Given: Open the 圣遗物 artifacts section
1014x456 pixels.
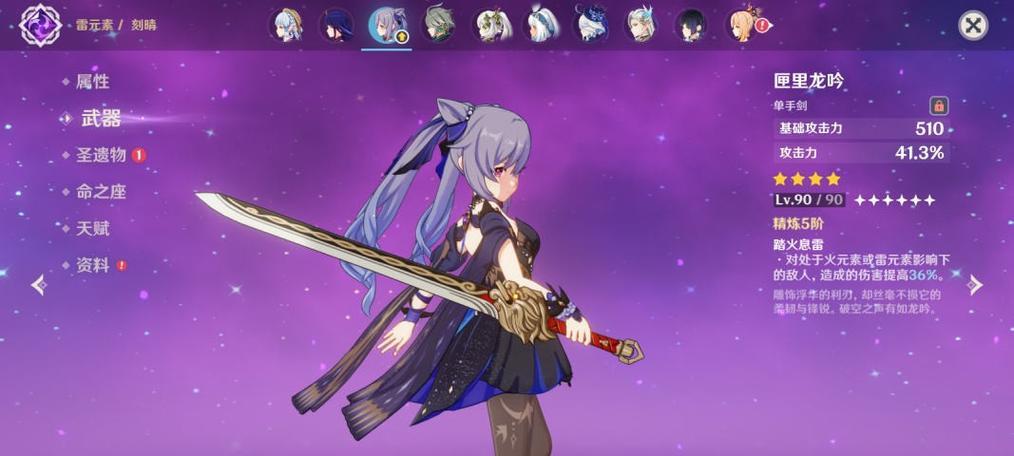Looking at the screenshot, I should (101, 155).
